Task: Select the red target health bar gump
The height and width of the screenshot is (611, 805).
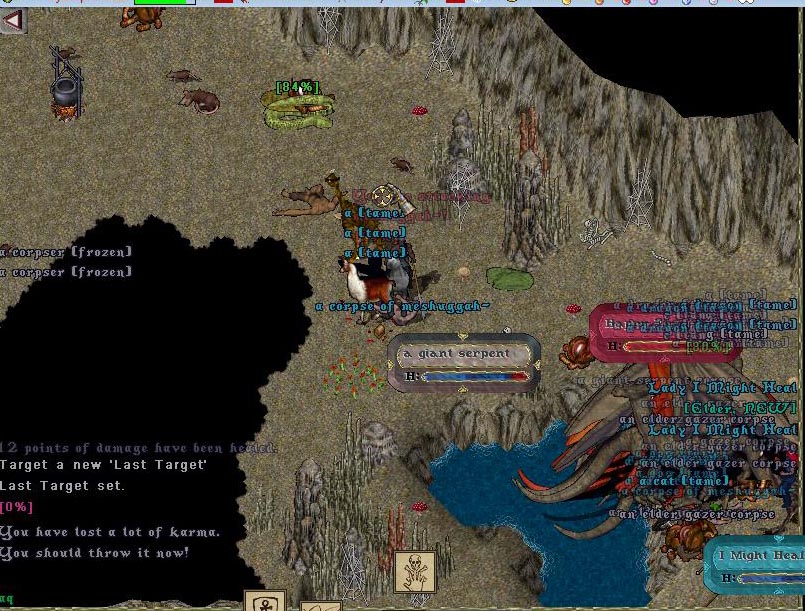Action: [663, 334]
